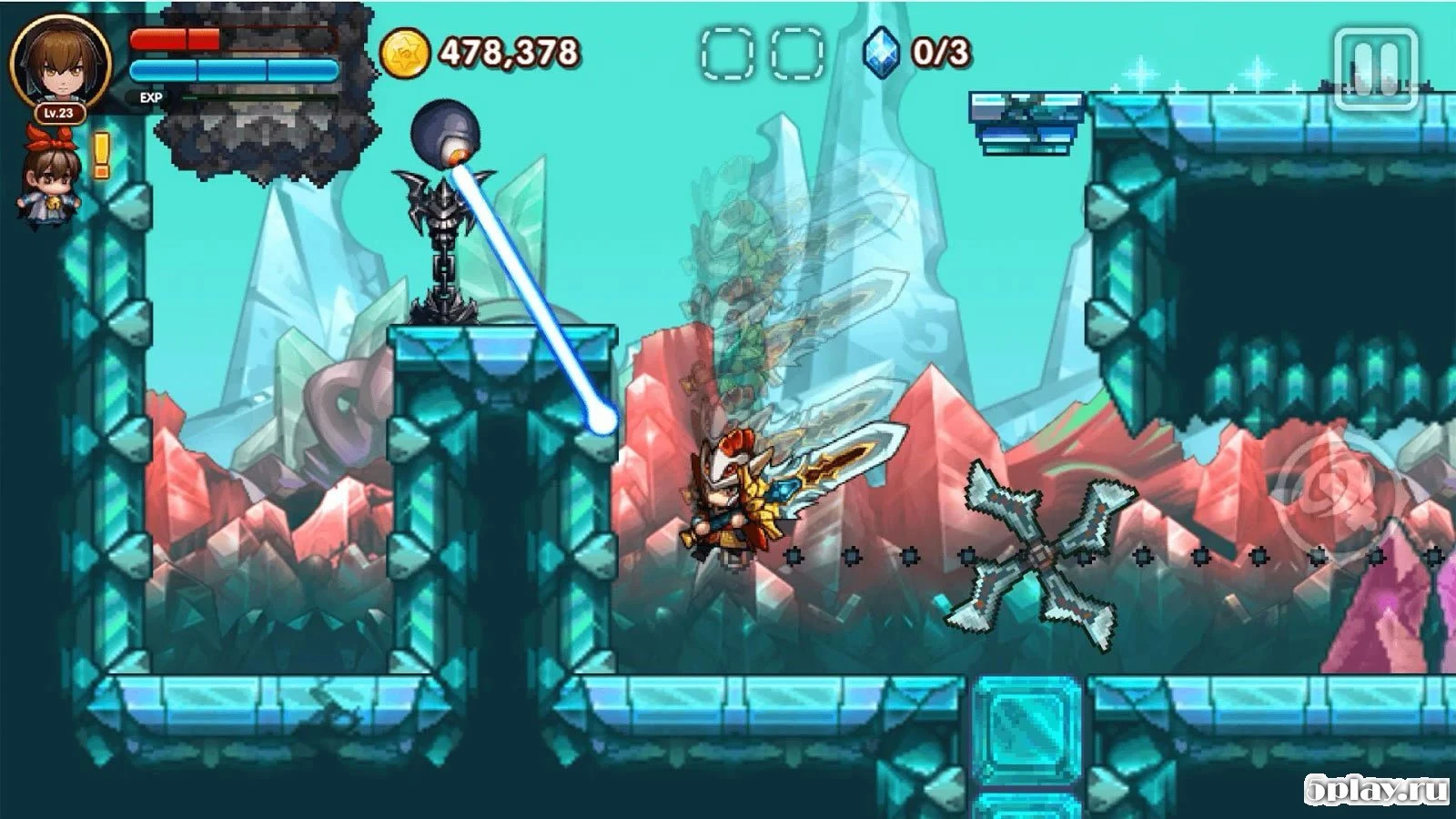Pause the game with the pause button
1456x819 pixels.
tap(1375, 69)
